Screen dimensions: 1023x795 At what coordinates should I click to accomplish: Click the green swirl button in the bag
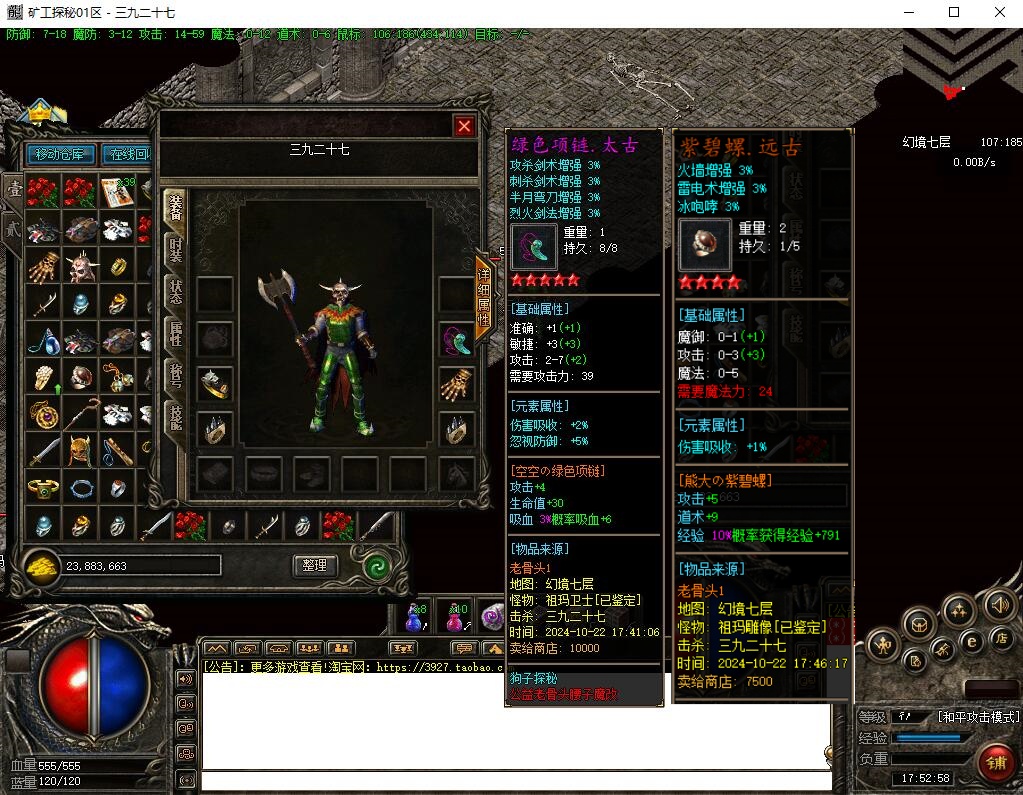coord(376,565)
